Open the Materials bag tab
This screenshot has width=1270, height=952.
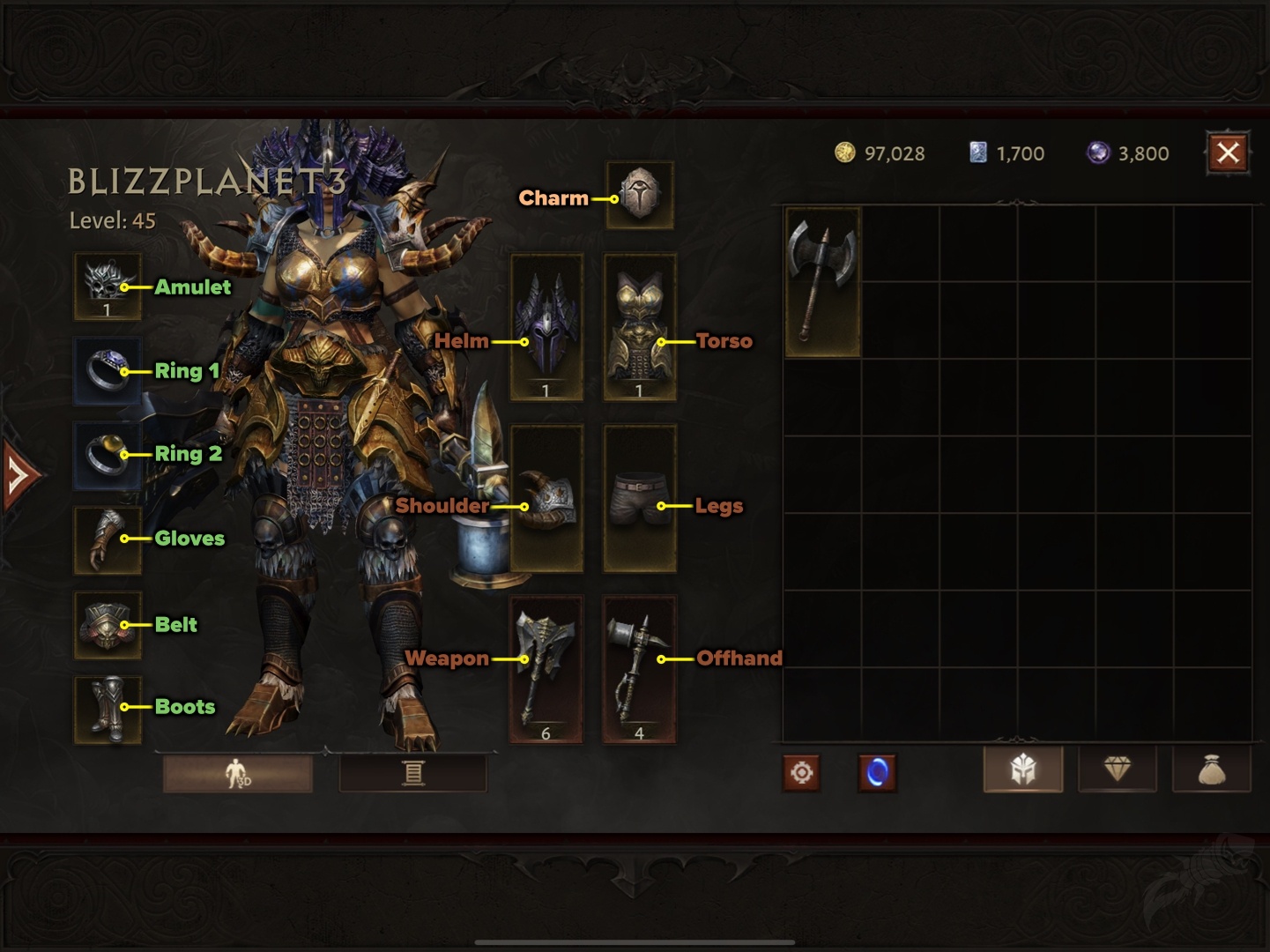[x=1212, y=768]
